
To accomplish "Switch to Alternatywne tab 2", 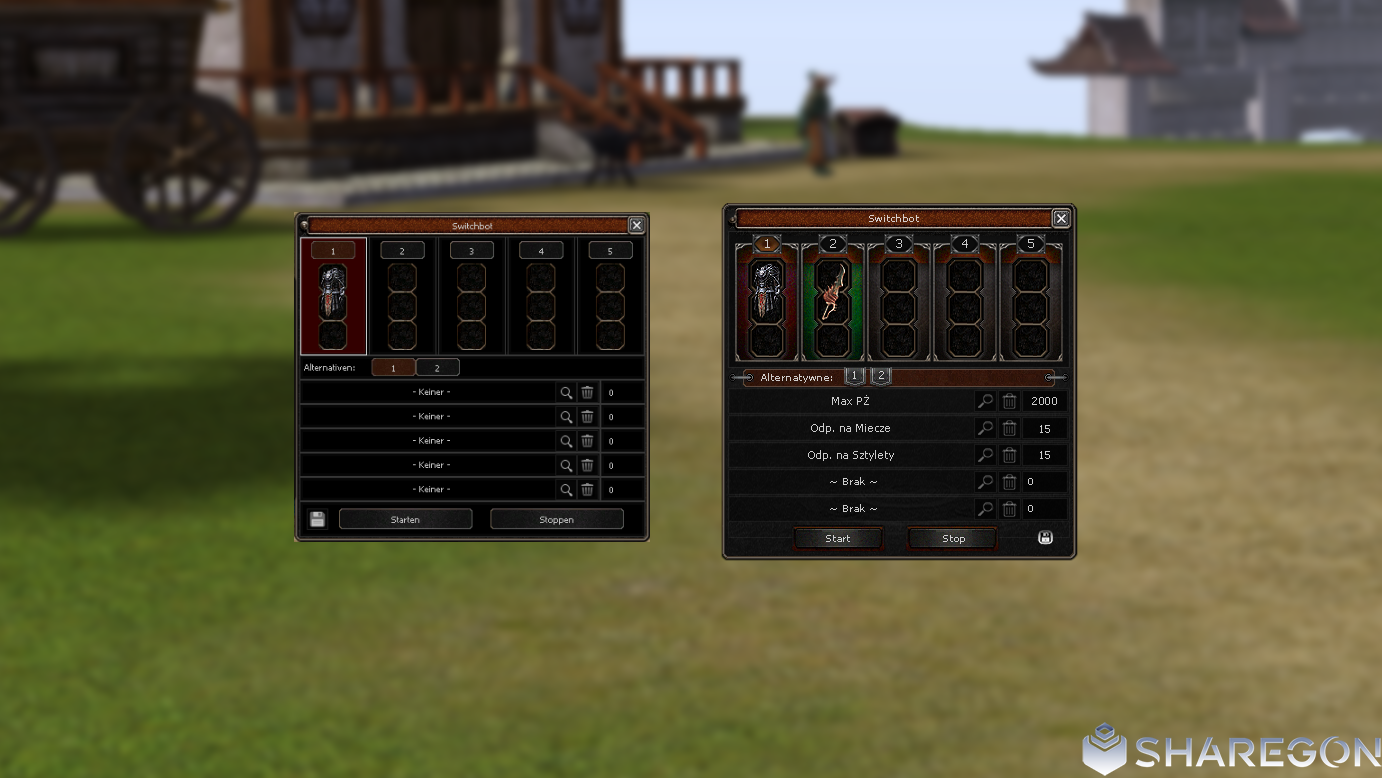I will [x=880, y=376].
